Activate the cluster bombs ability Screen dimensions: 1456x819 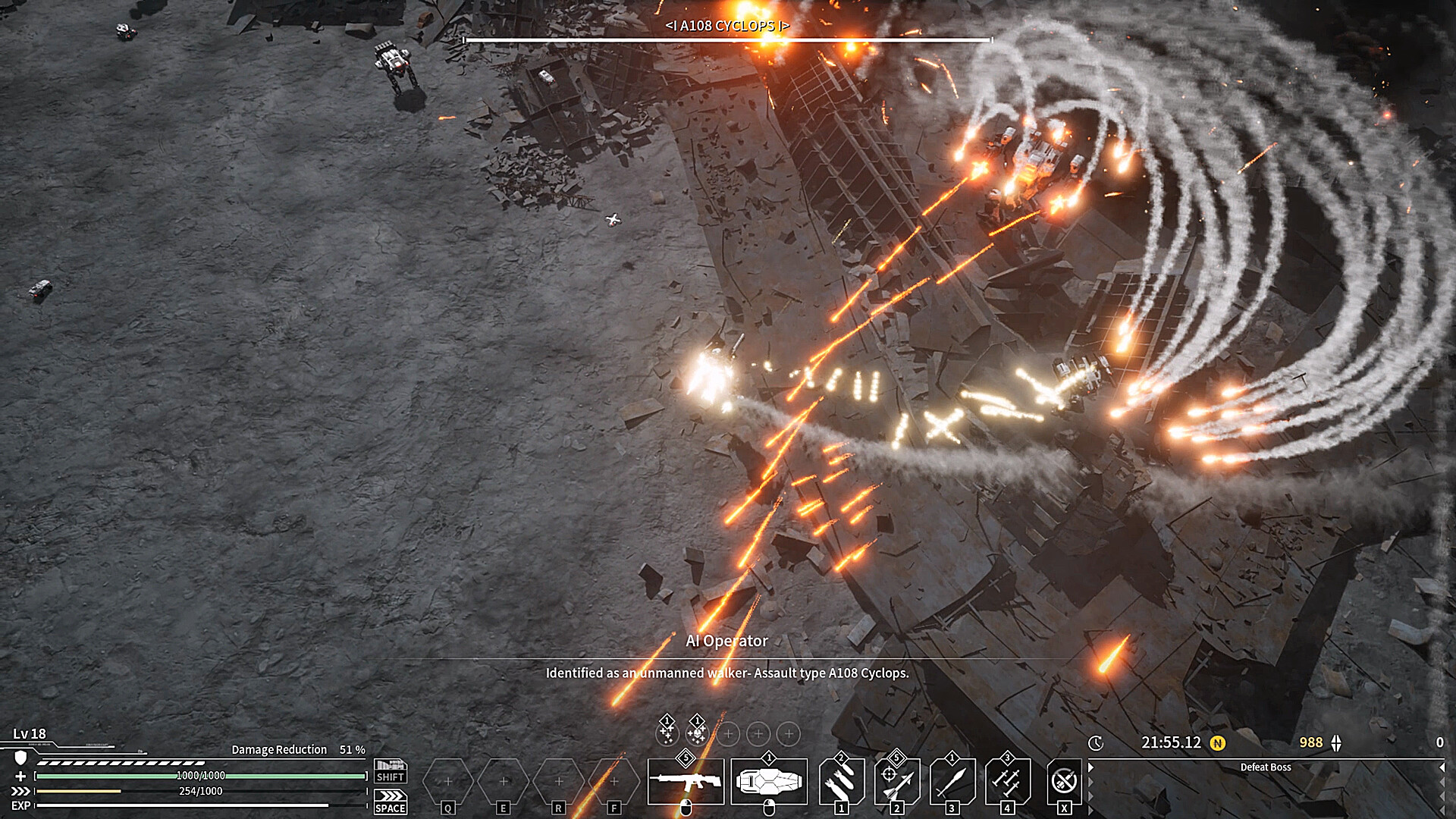coord(842,781)
